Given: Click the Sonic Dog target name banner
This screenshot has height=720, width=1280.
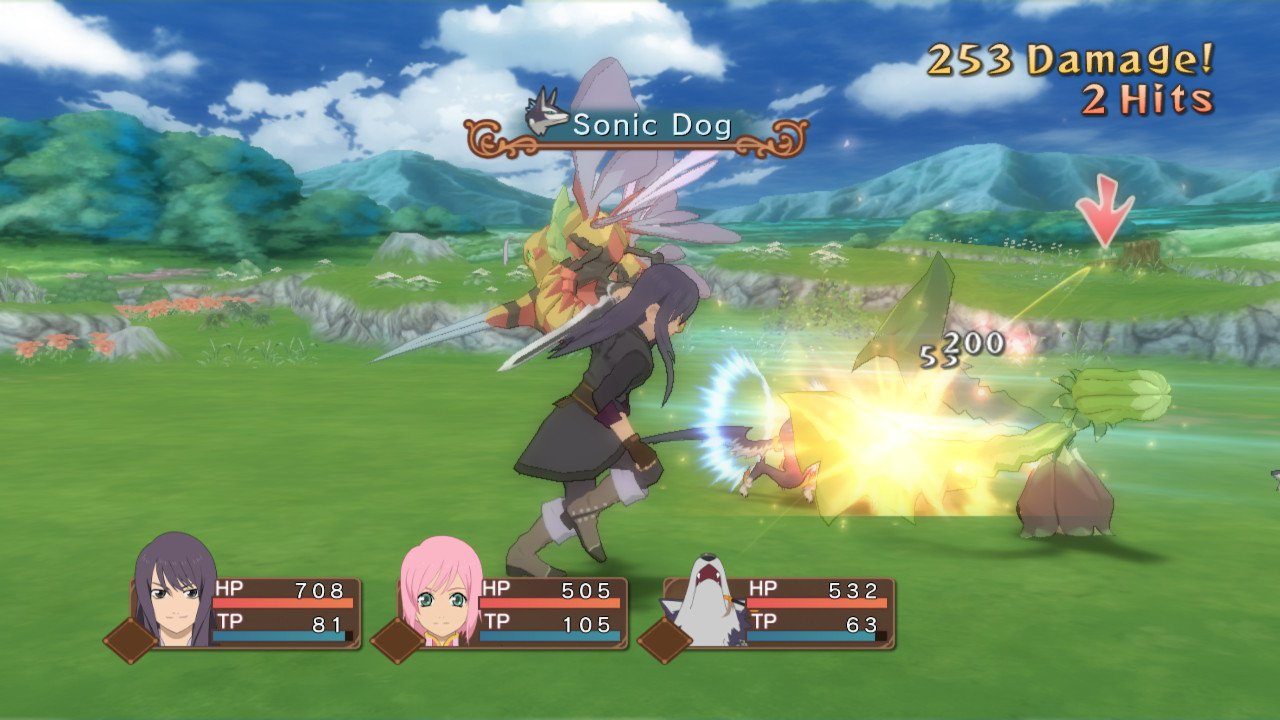Looking at the screenshot, I should click(x=638, y=126).
